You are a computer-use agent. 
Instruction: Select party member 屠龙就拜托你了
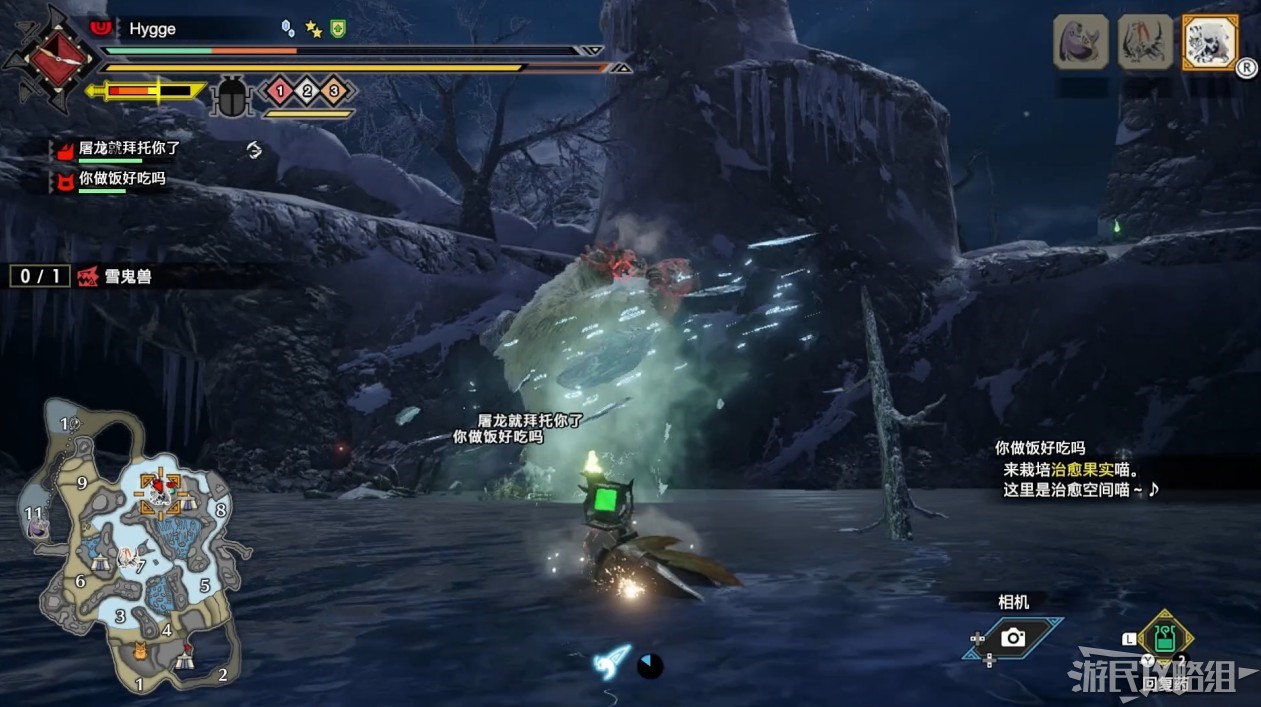point(129,148)
